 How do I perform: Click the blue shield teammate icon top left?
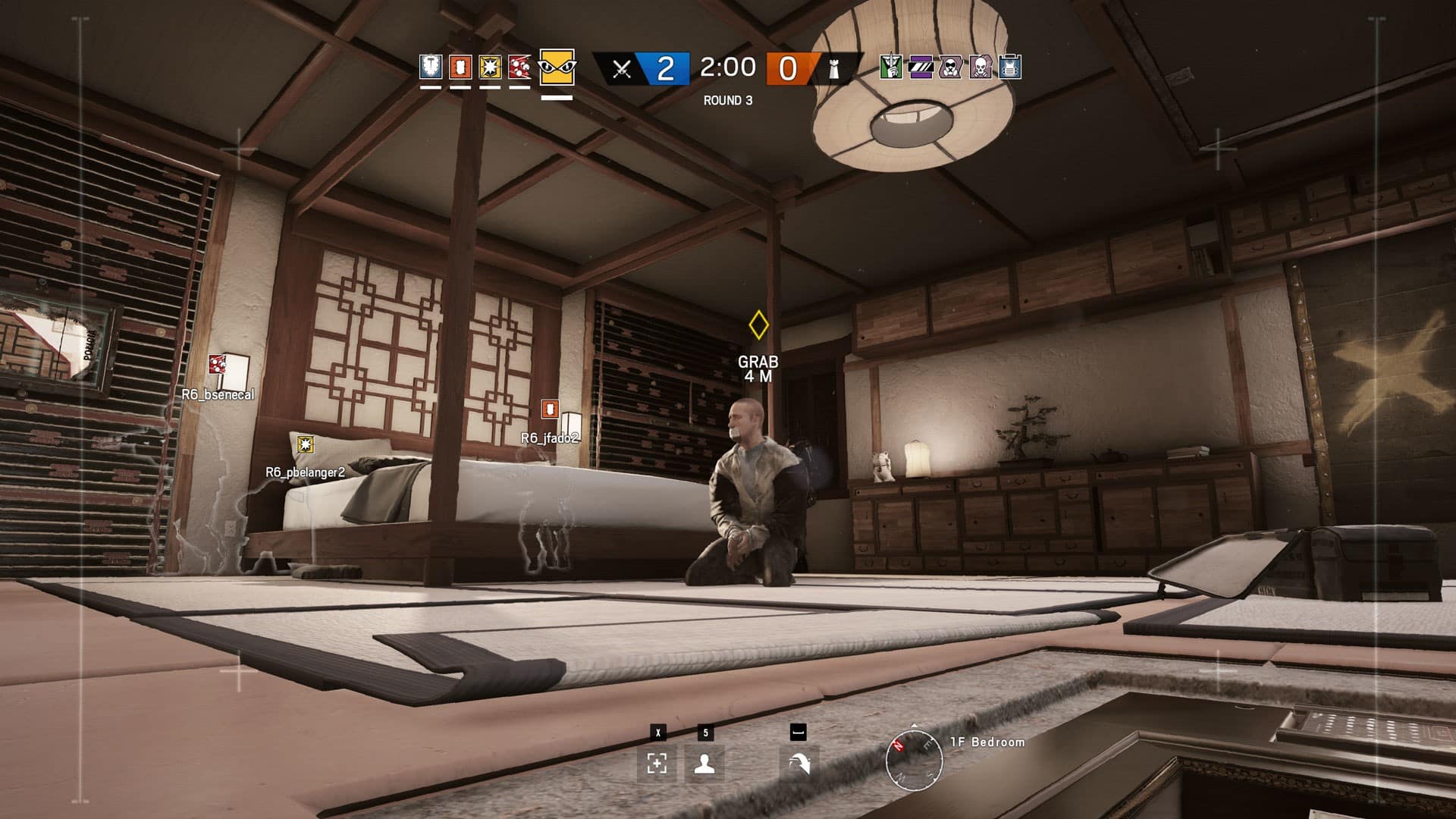[429, 68]
